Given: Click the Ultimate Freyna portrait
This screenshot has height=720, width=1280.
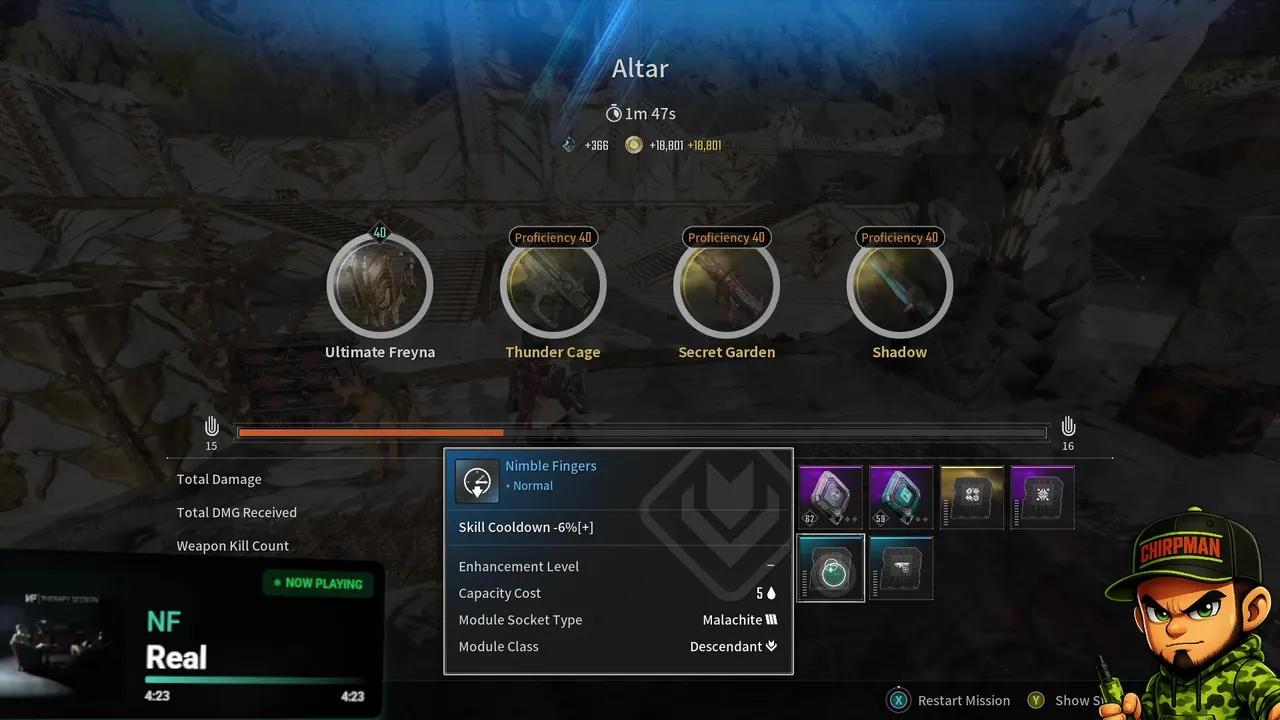Looking at the screenshot, I should (380, 286).
